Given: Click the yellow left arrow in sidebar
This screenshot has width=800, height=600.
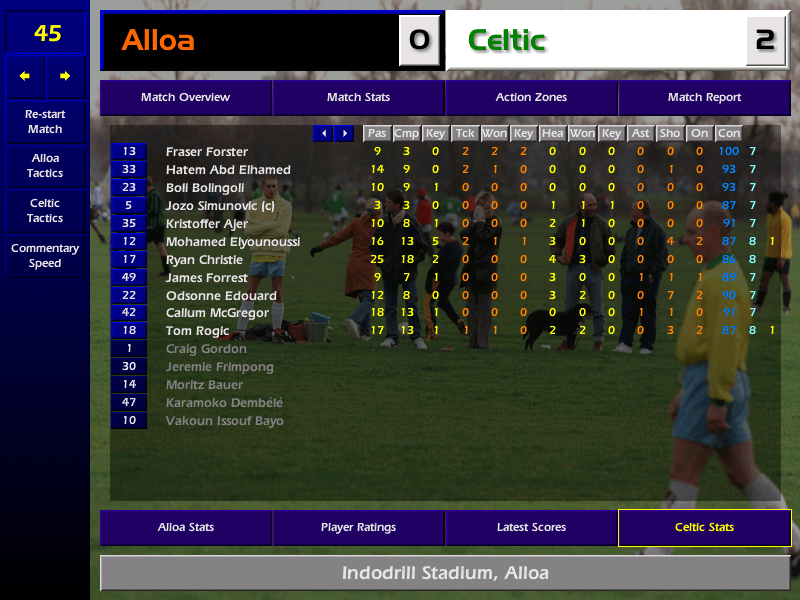Looking at the screenshot, I should tap(25, 76).
